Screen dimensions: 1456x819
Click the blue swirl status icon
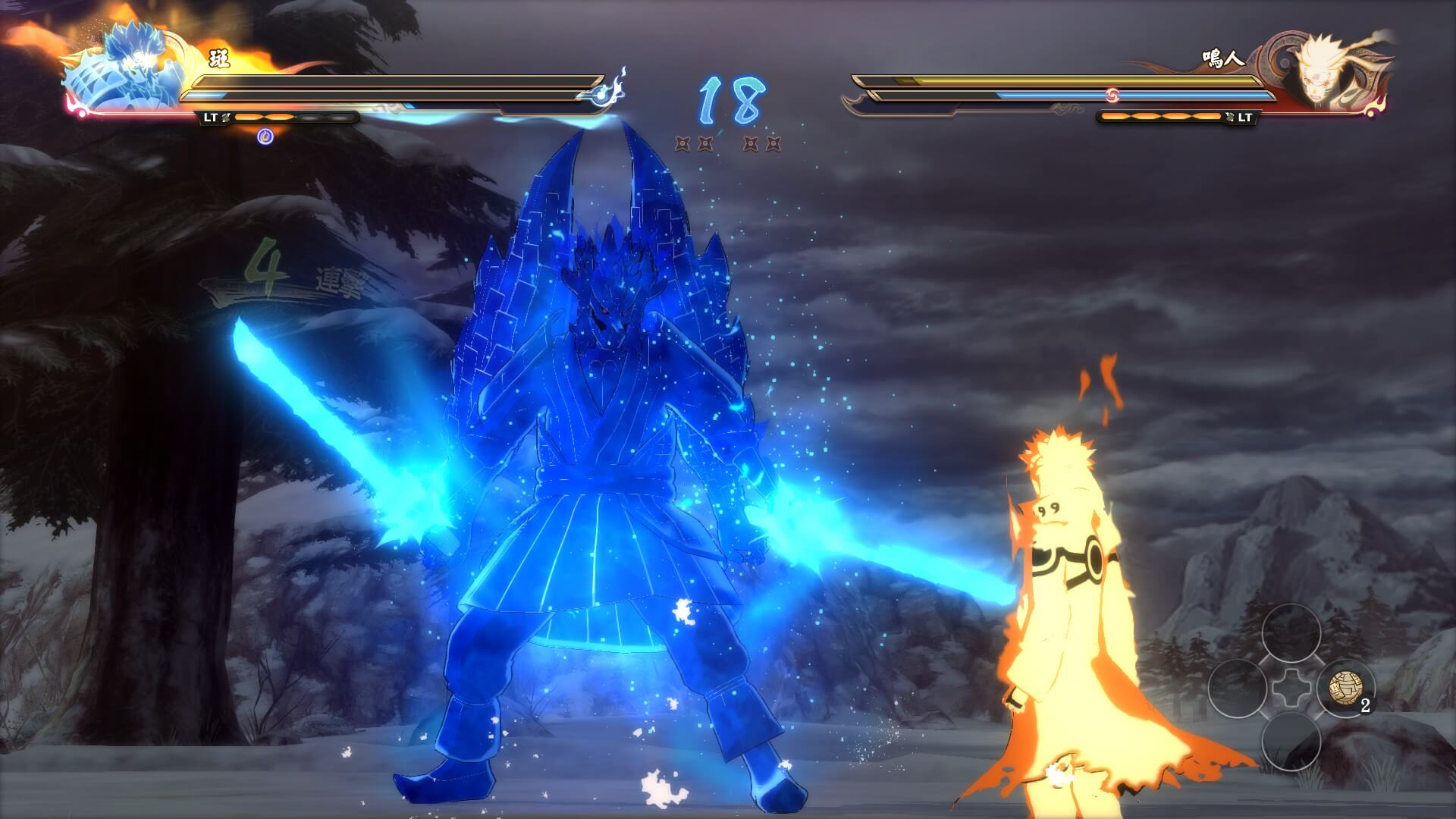[265, 136]
